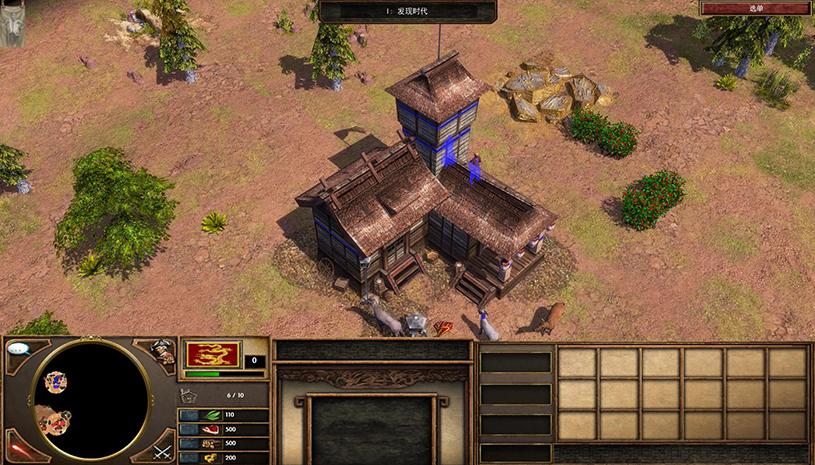This screenshot has height=465, width=815.
Task: Open the 选单 menu button
Action: point(755,8)
